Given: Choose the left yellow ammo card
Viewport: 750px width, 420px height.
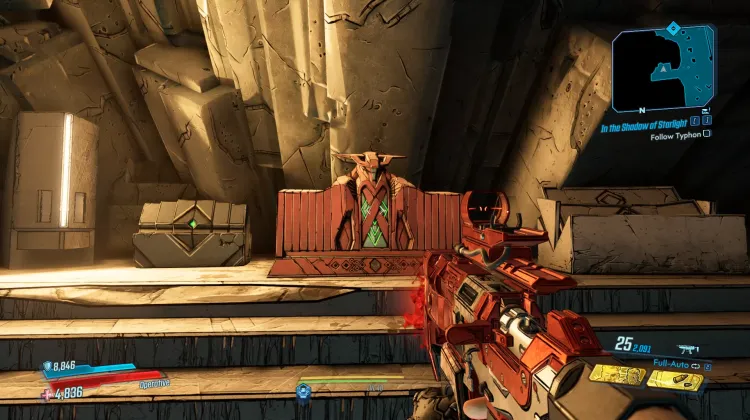Looking at the screenshot, I should tap(617, 376).
